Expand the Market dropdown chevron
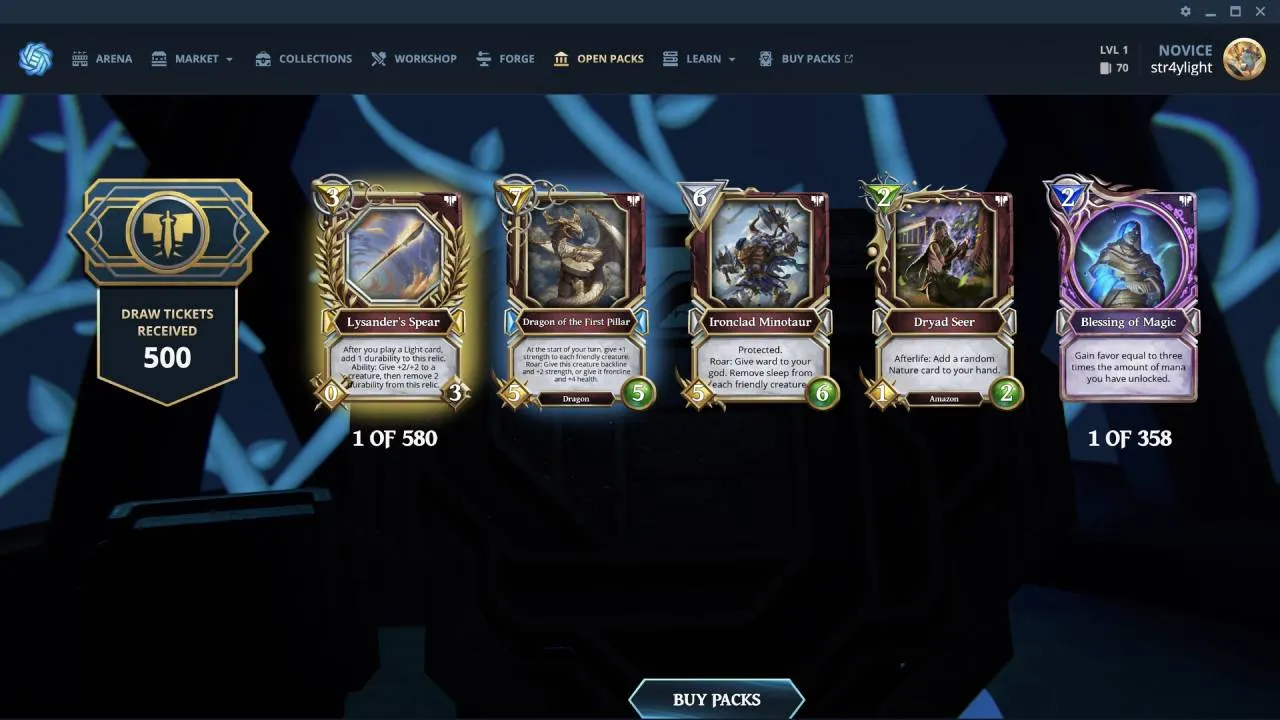Image resolution: width=1280 pixels, height=720 pixels. tap(229, 59)
